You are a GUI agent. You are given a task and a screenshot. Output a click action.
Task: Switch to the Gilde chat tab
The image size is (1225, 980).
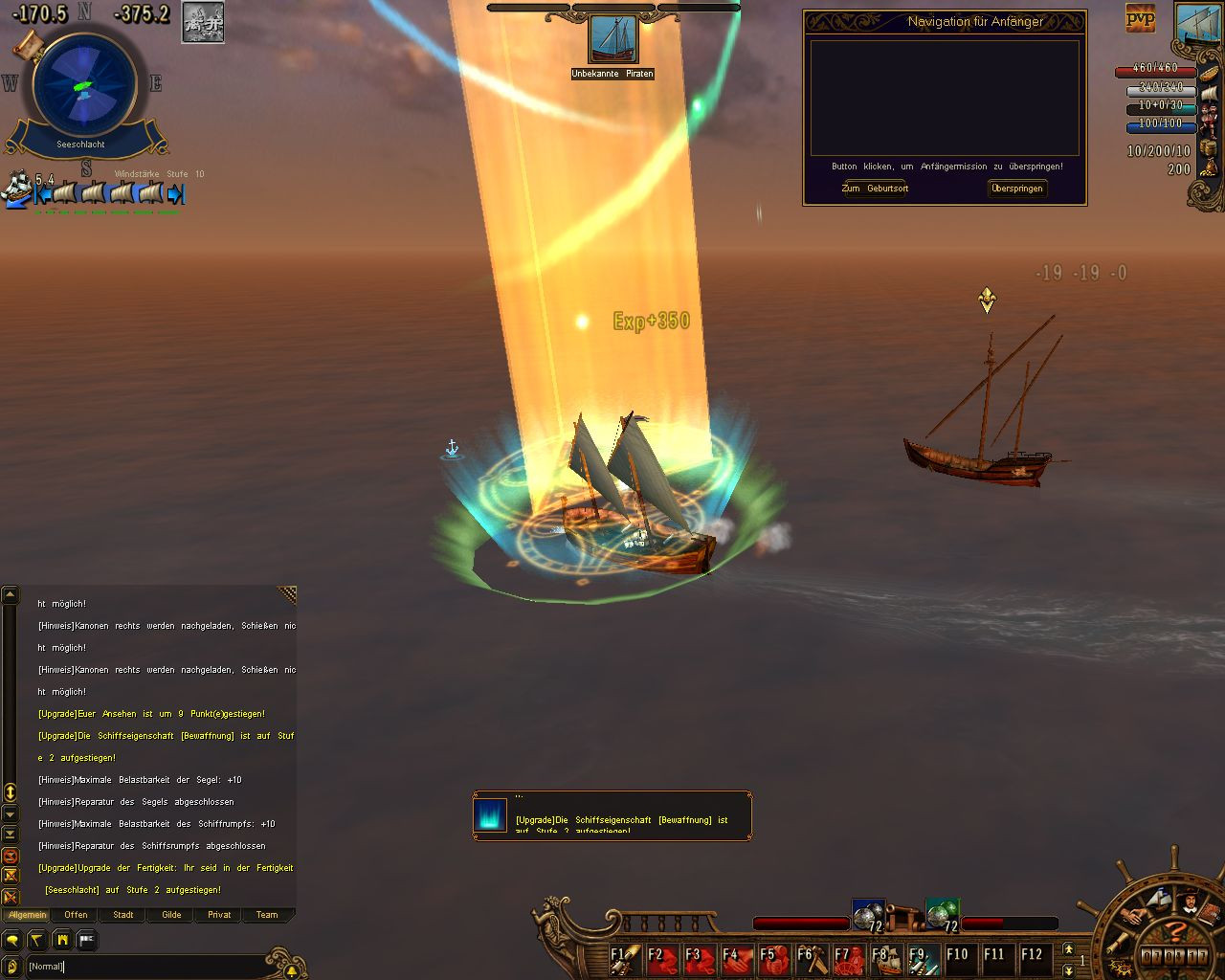pyautogui.click(x=170, y=914)
